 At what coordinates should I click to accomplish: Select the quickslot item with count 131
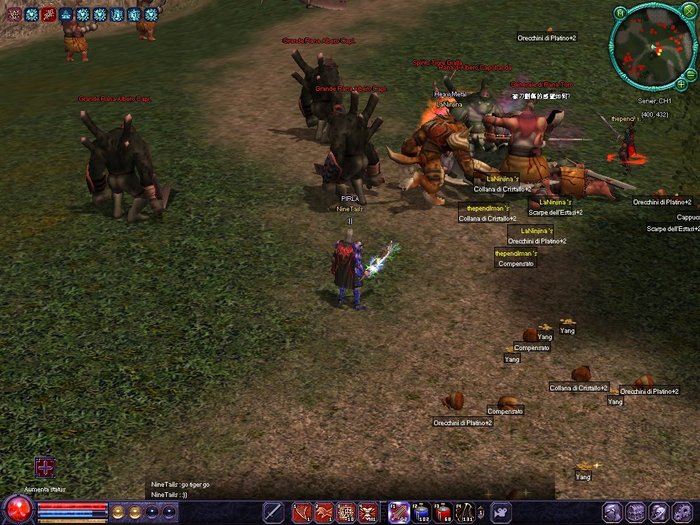(x=465, y=513)
